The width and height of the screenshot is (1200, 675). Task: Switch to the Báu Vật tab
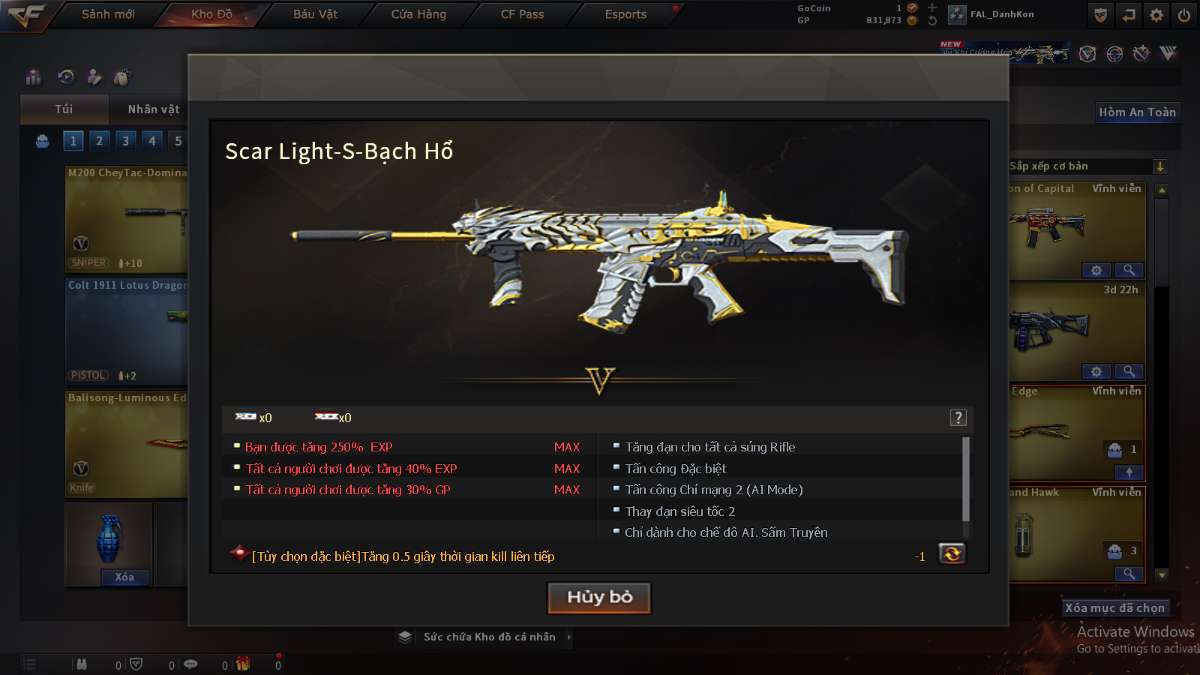point(315,14)
